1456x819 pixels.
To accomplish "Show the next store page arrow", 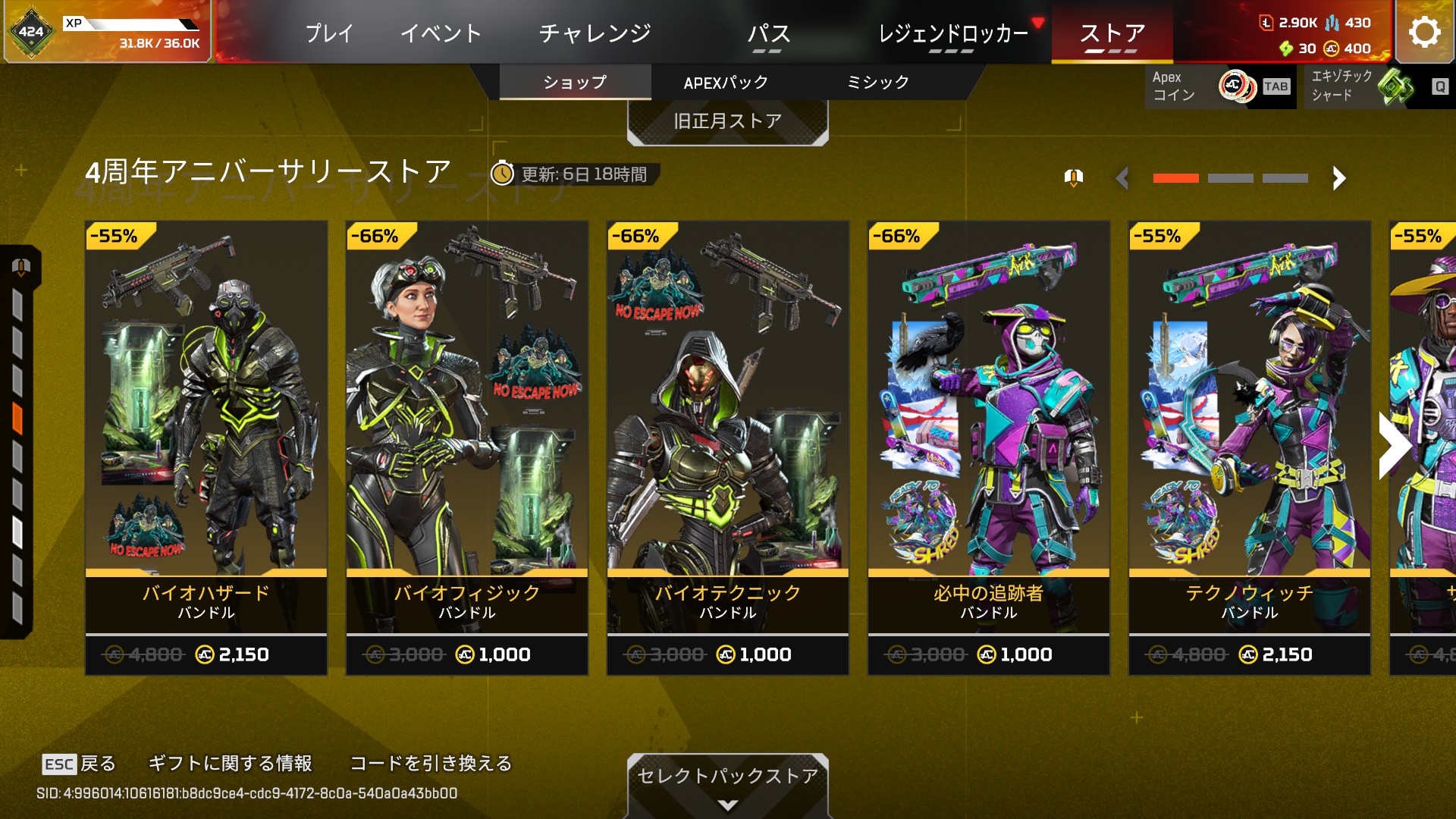I will (x=1338, y=178).
